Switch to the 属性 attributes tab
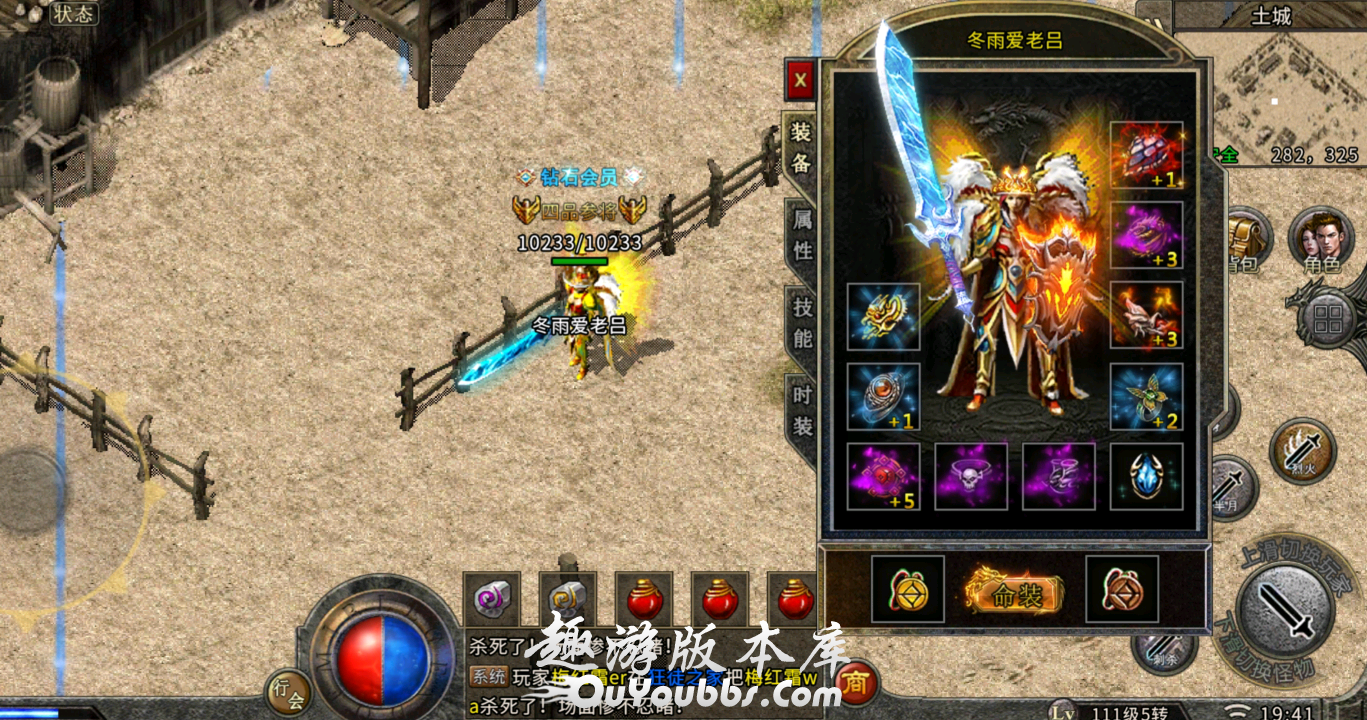 (x=802, y=234)
